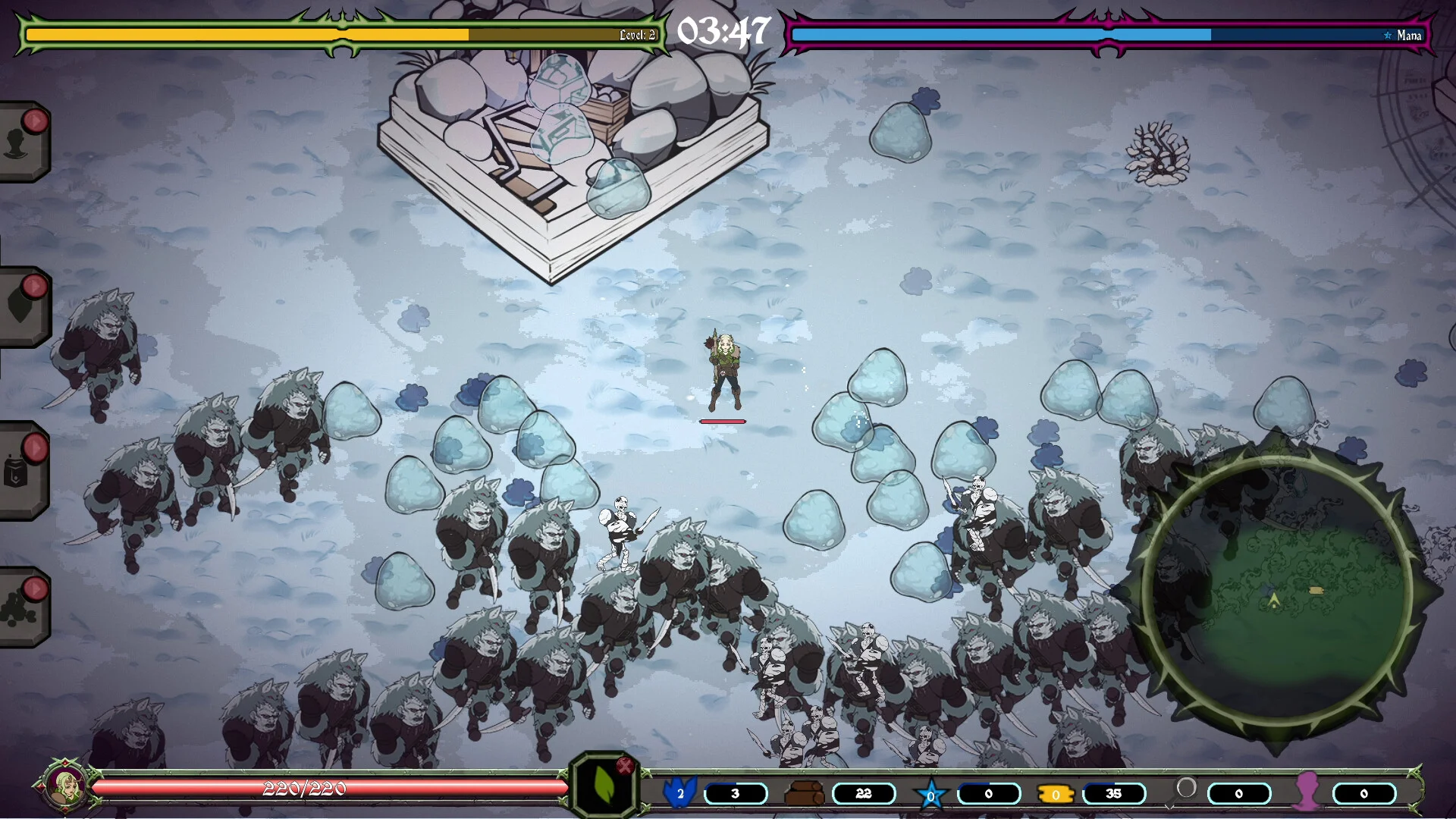Click the blue crystal resource icon
Screen dimensions: 1456x819
[679, 792]
